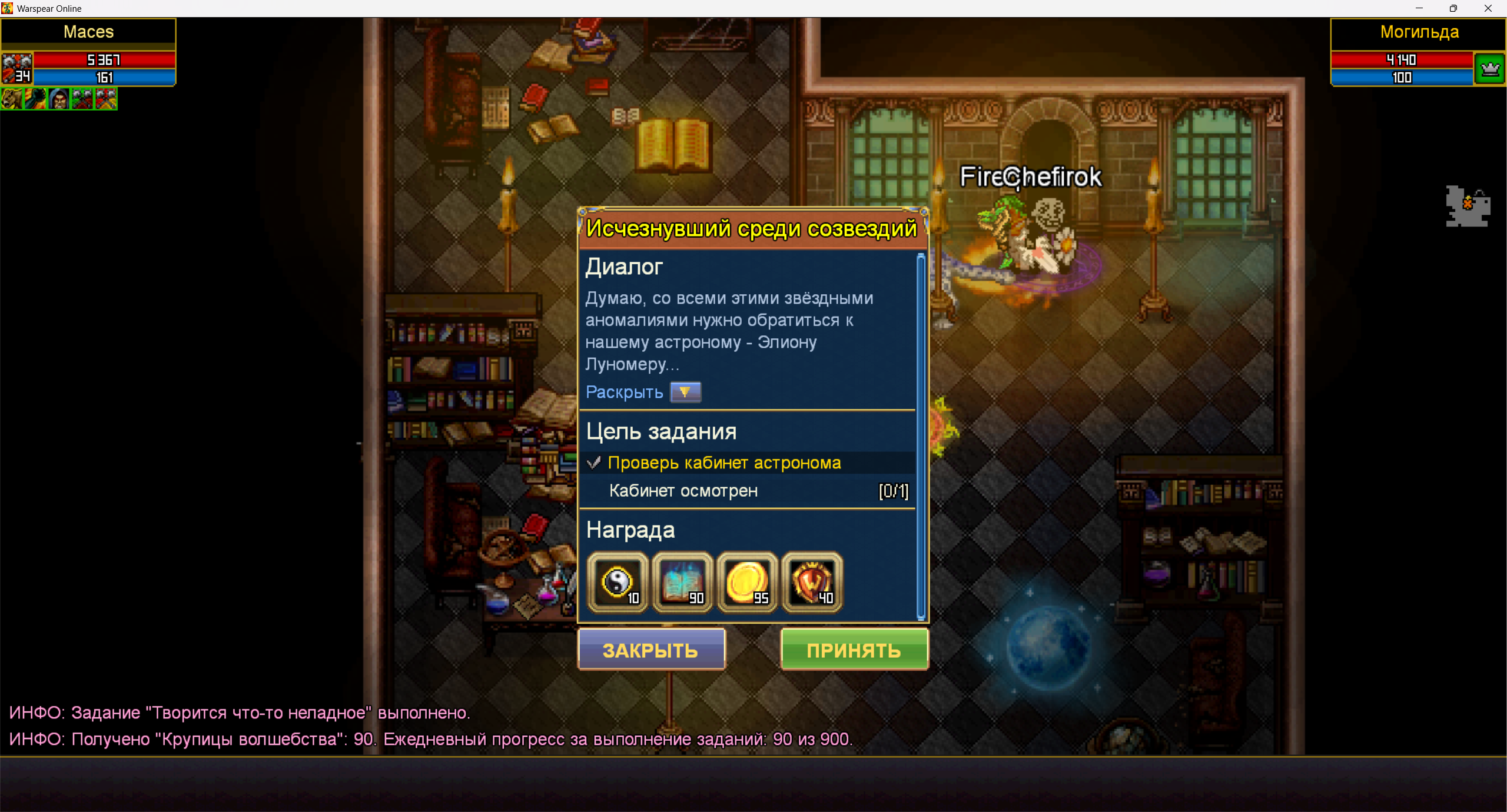Select the gold coin reward icon
1507x812 pixels.
[x=747, y=583]
